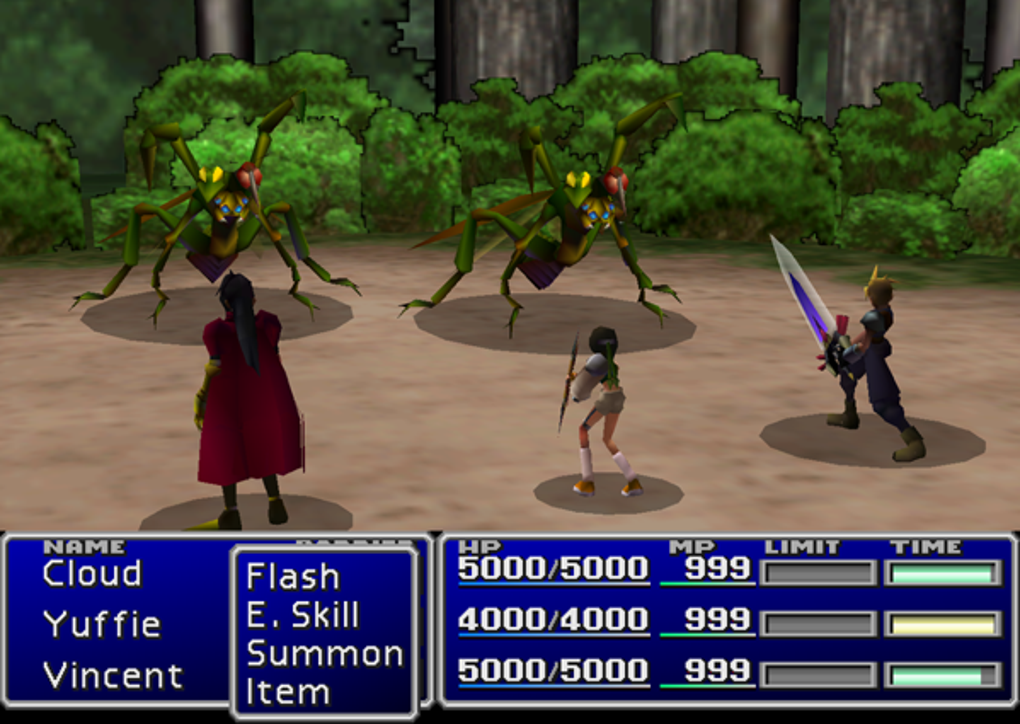Select the Flash command
Screen dimensions: 1020x724
click(293, 577)
